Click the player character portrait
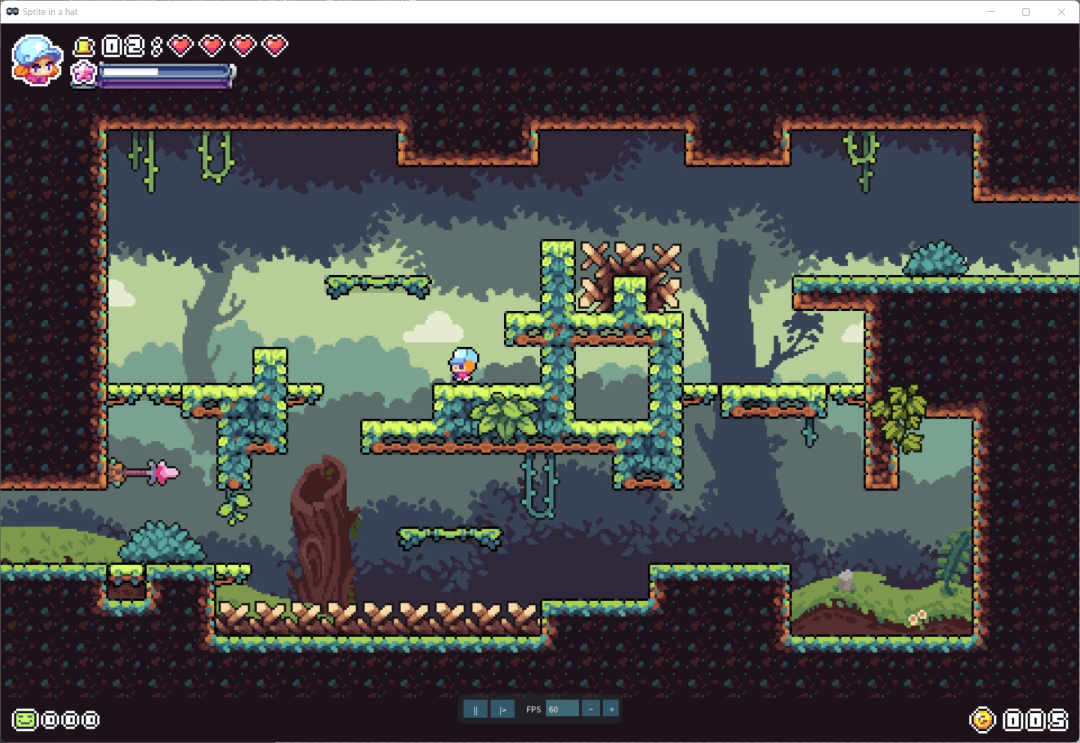Screen dimensions: 1080x743 (37, 60)
